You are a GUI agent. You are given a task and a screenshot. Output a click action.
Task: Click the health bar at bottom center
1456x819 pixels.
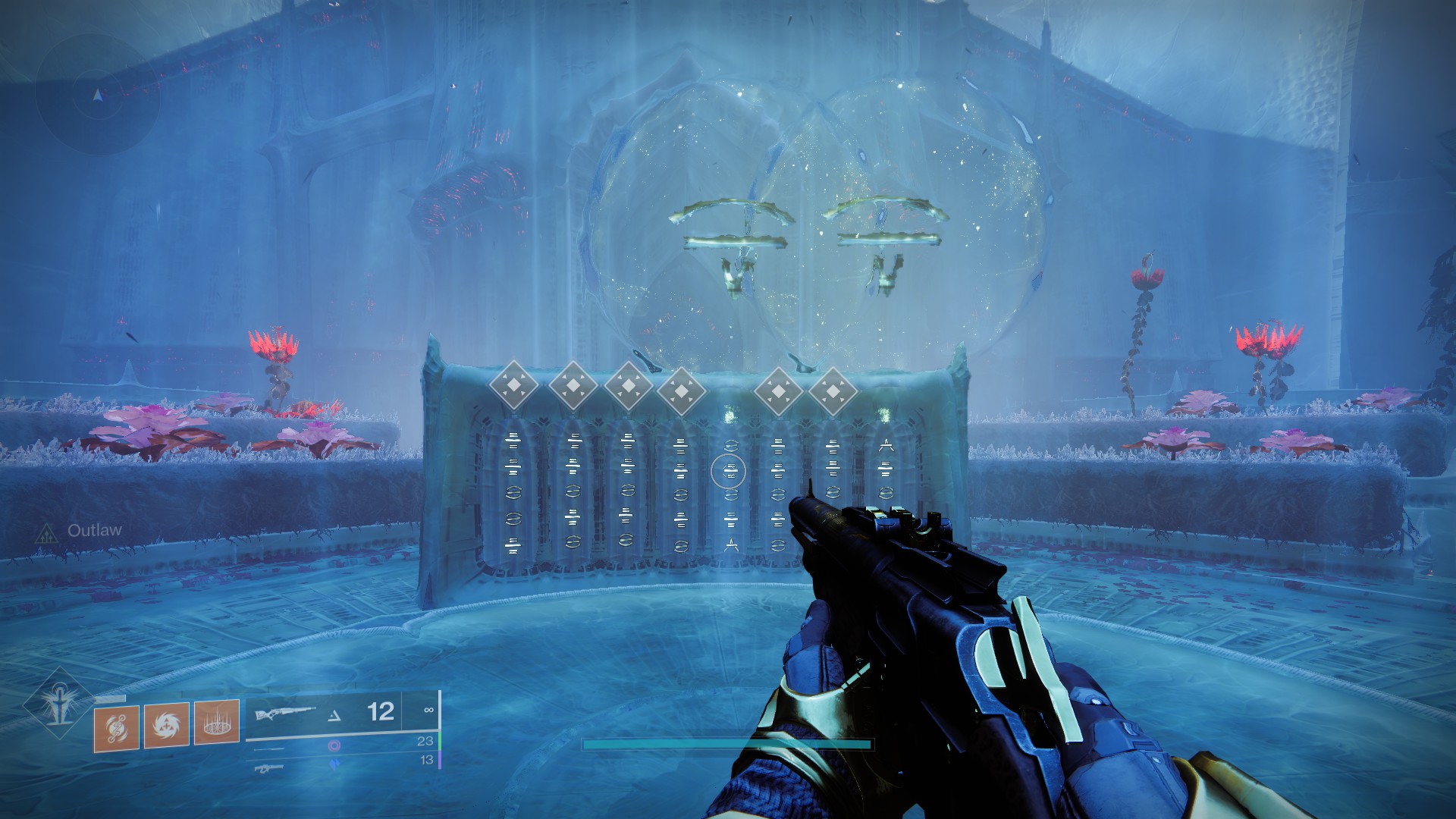click(728, 745)
